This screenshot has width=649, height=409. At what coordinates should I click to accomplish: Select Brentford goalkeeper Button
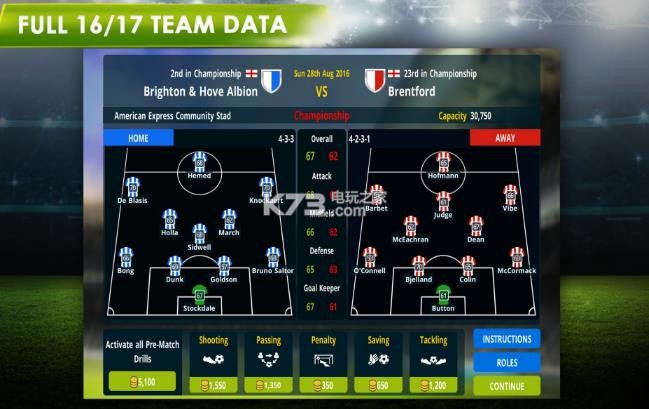pyautogui.click(x=443, y=296)
